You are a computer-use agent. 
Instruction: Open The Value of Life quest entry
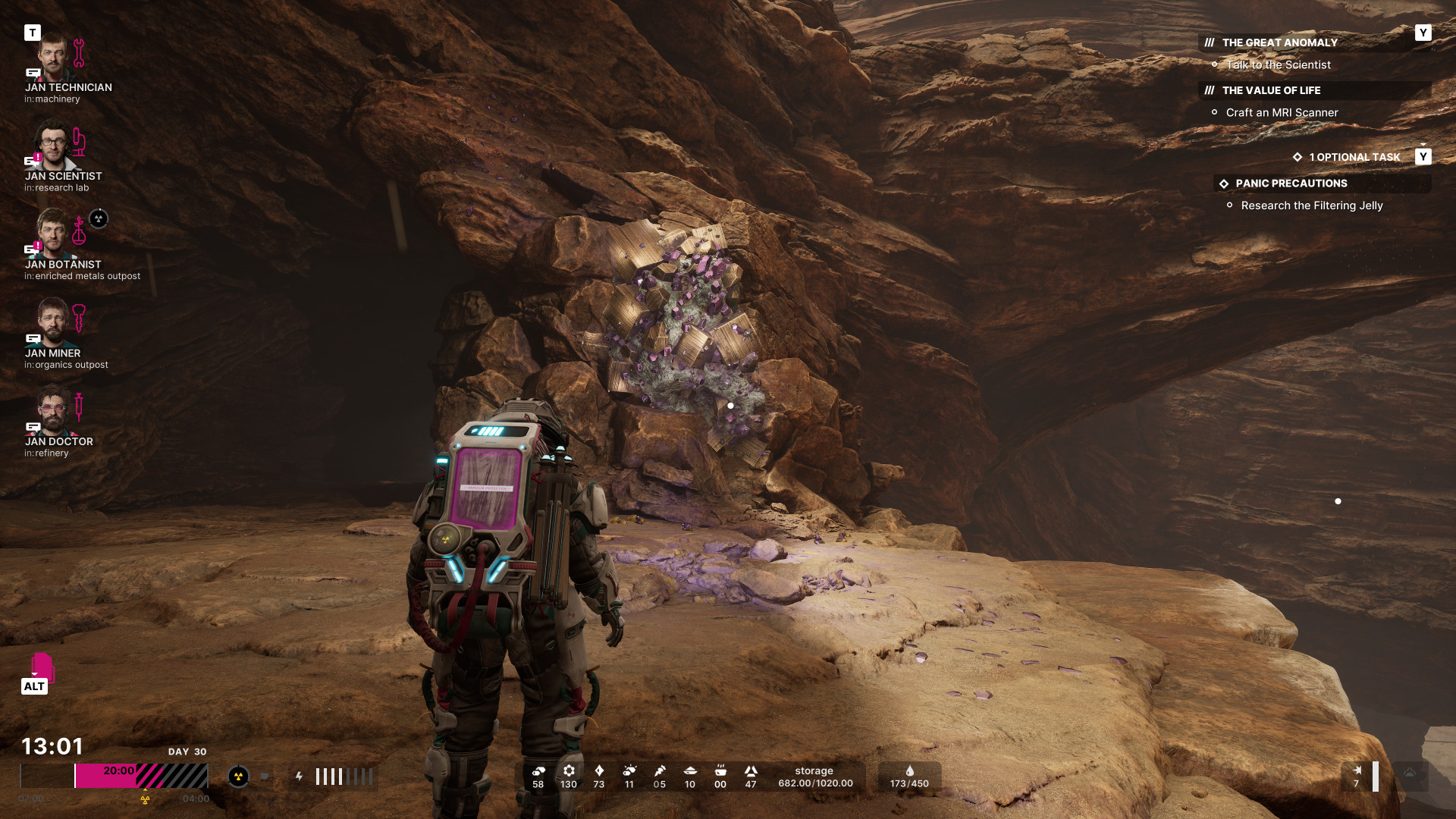[x=1271, y=90]
